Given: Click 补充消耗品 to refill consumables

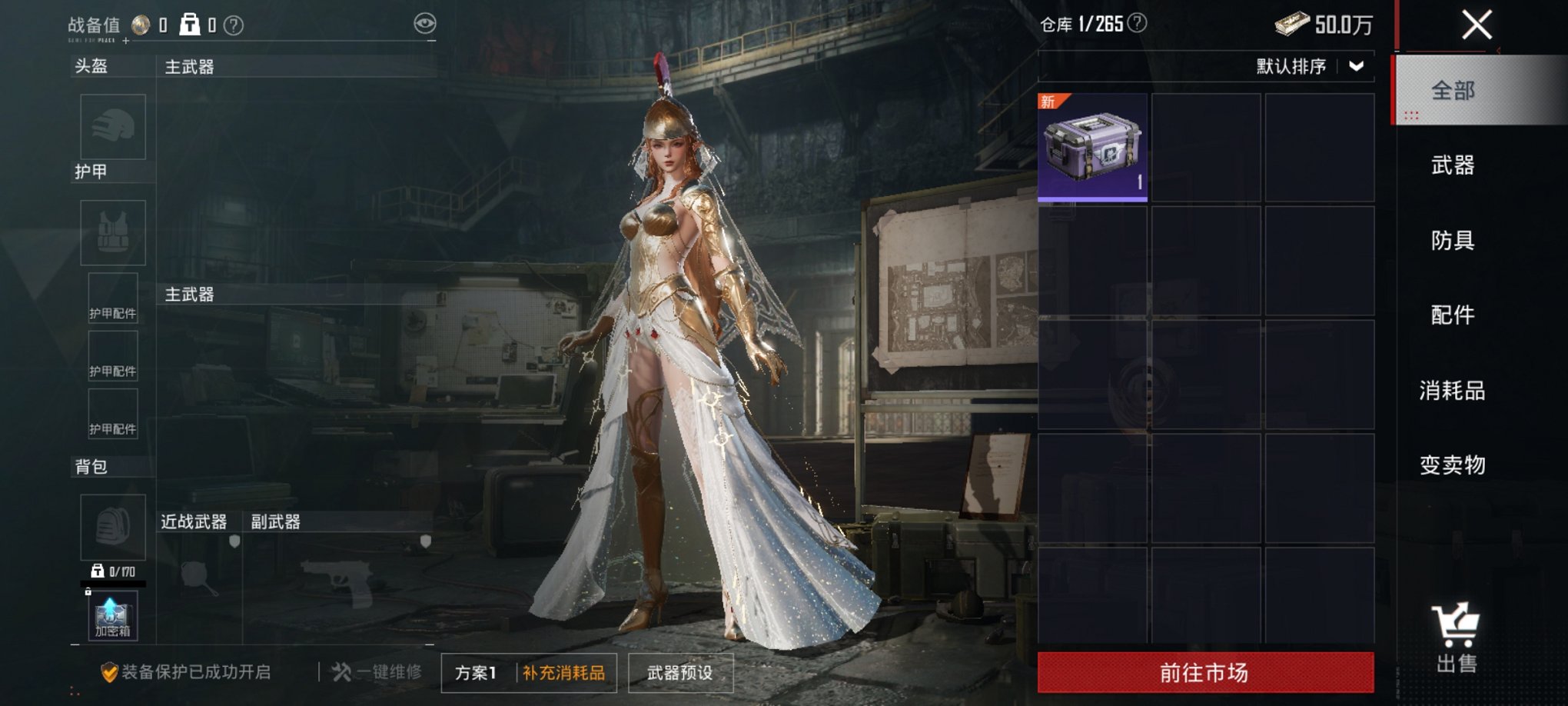Looking at the screenshot, I should pyautogui.click(x=564, y=673).
